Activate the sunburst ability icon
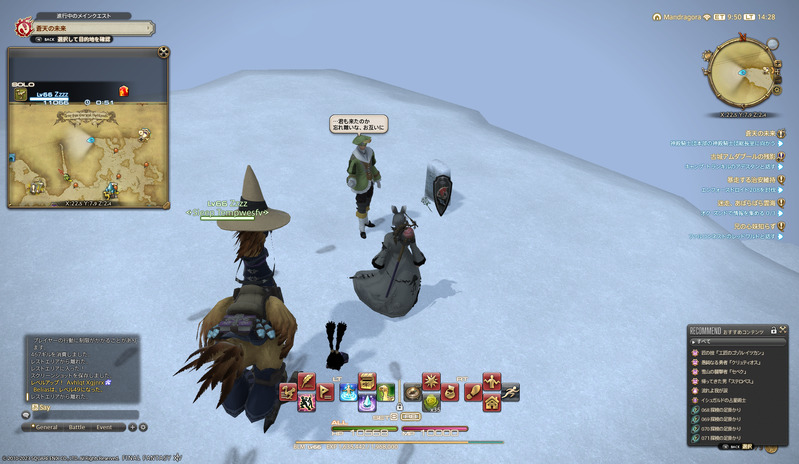The height and width of the screenshot is (464, 799). (431, 382)
